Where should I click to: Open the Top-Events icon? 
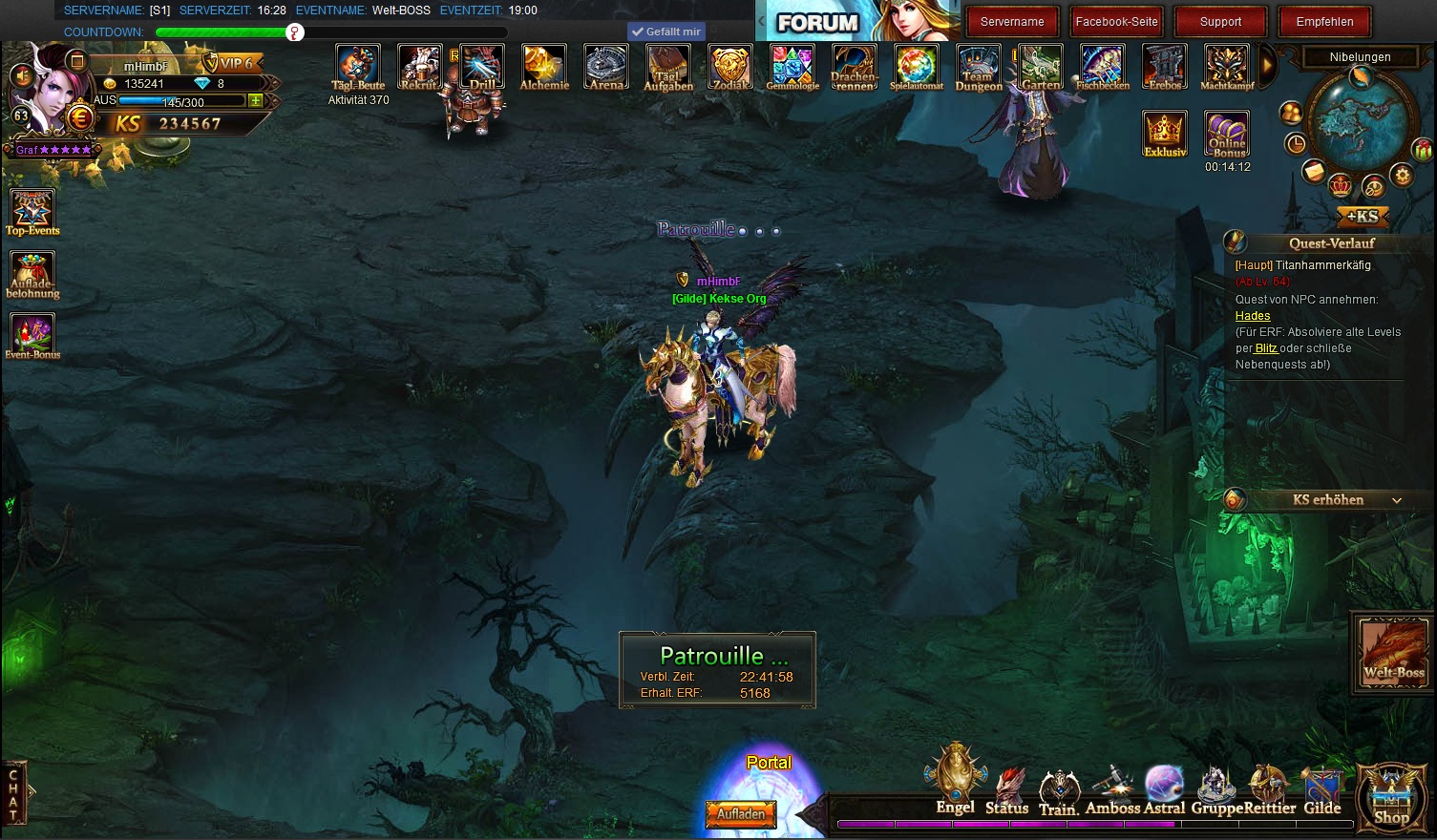click(32, 212)
